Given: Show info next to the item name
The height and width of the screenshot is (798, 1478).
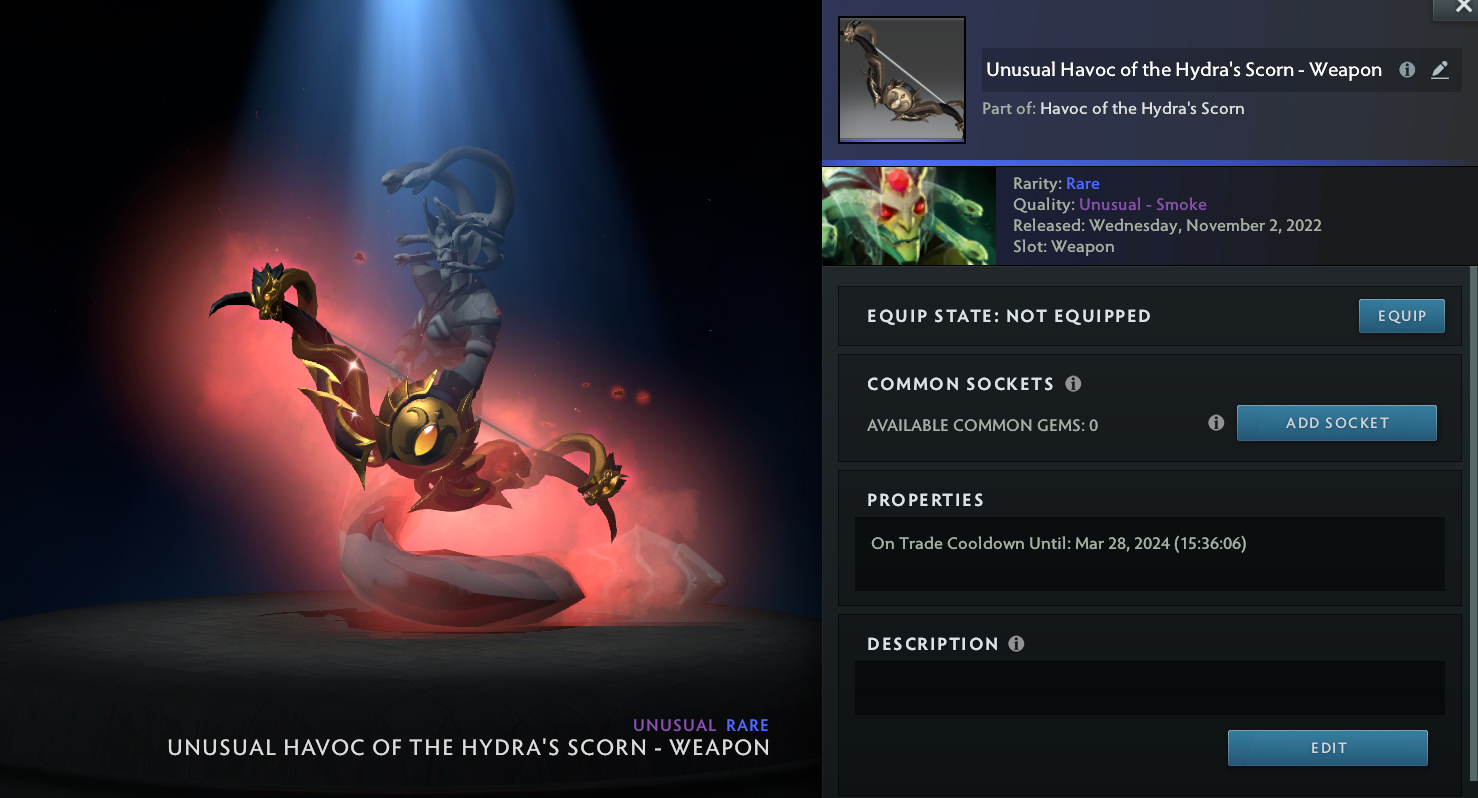Looking at the screenshot, I should (1407, 70).
